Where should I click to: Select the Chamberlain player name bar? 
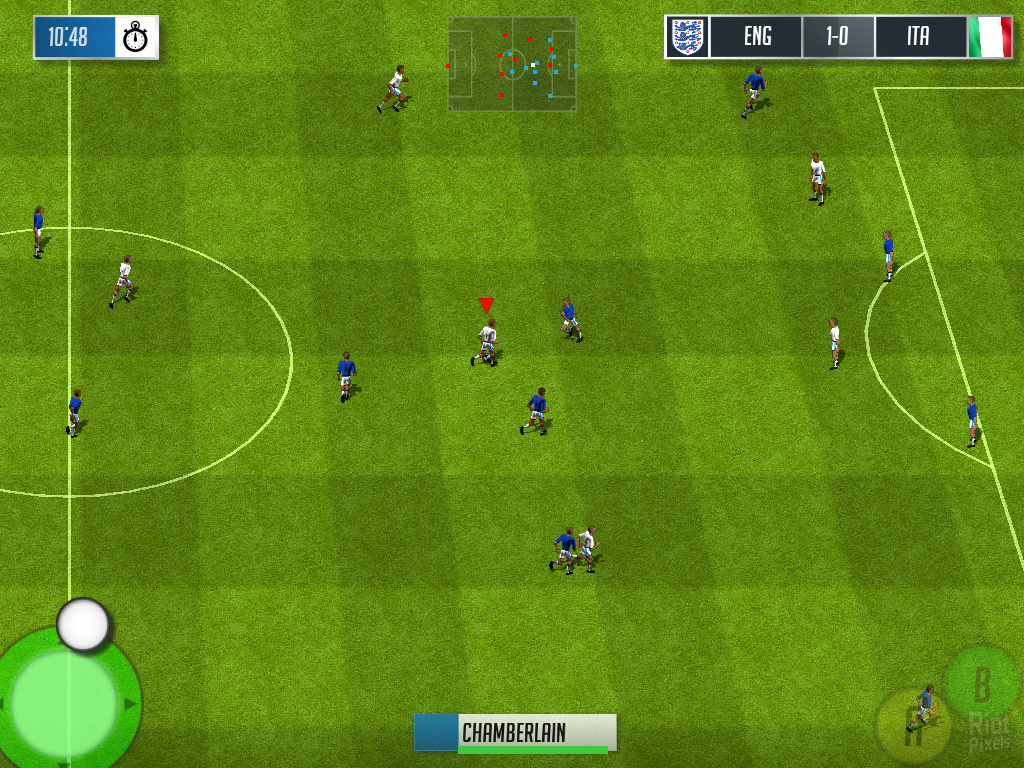pos(516,733)
